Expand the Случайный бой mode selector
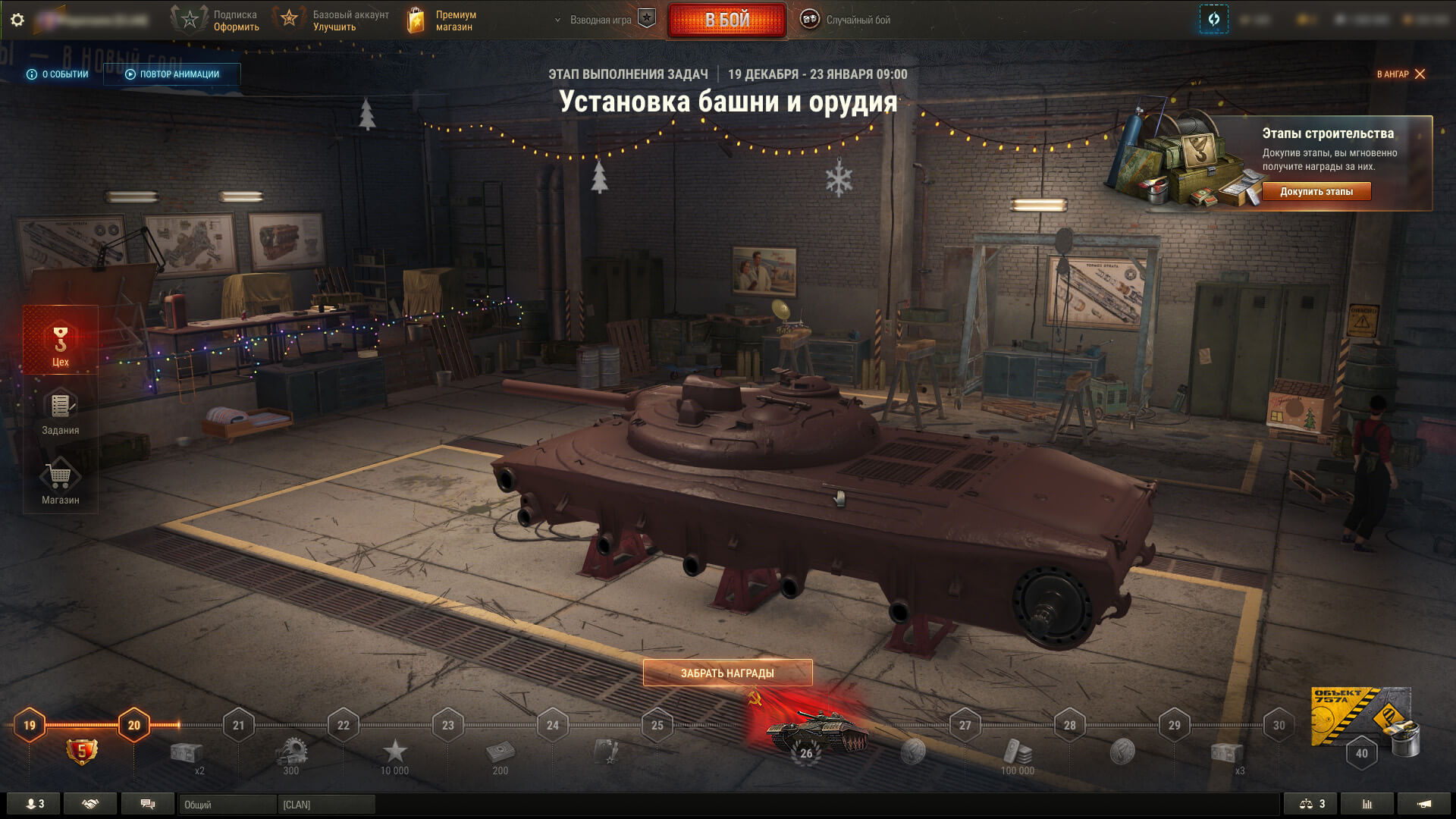This screenshot has width=1456, height=819. (x=846, y=20)
